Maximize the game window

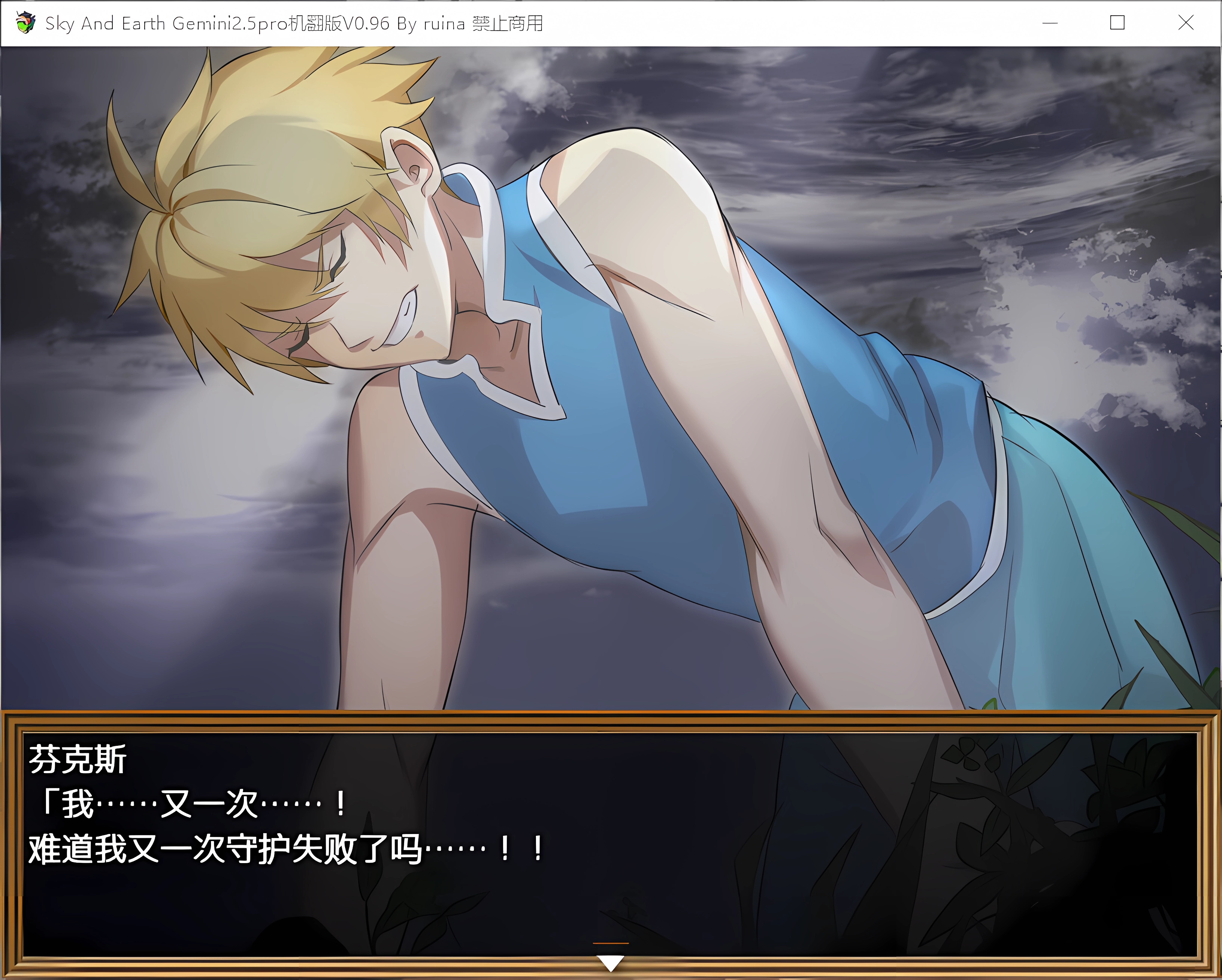click(1117, 23)
